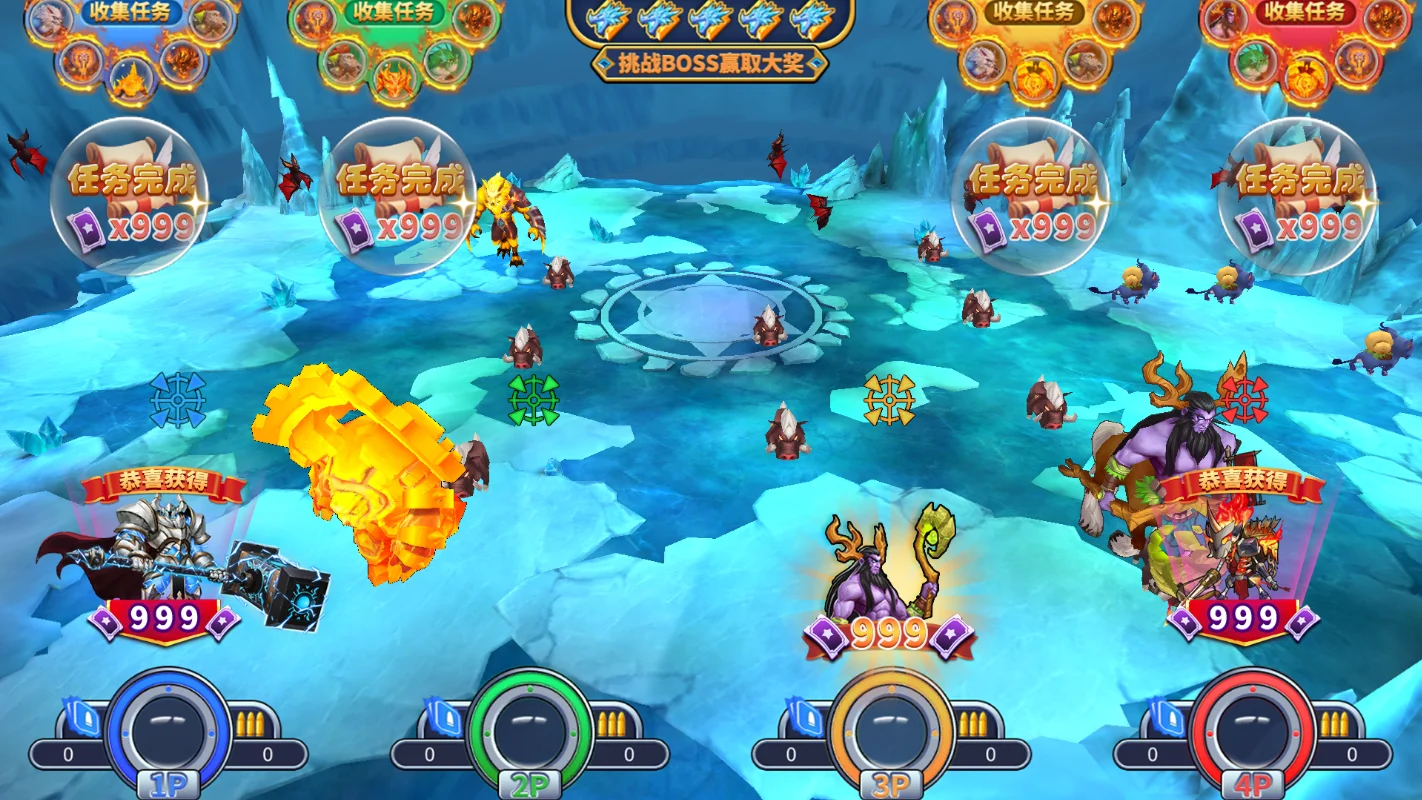The image size is (1422, 800).
Task: Open the green collection task panel
Action: pyautogui.click(x=394, y=13)
